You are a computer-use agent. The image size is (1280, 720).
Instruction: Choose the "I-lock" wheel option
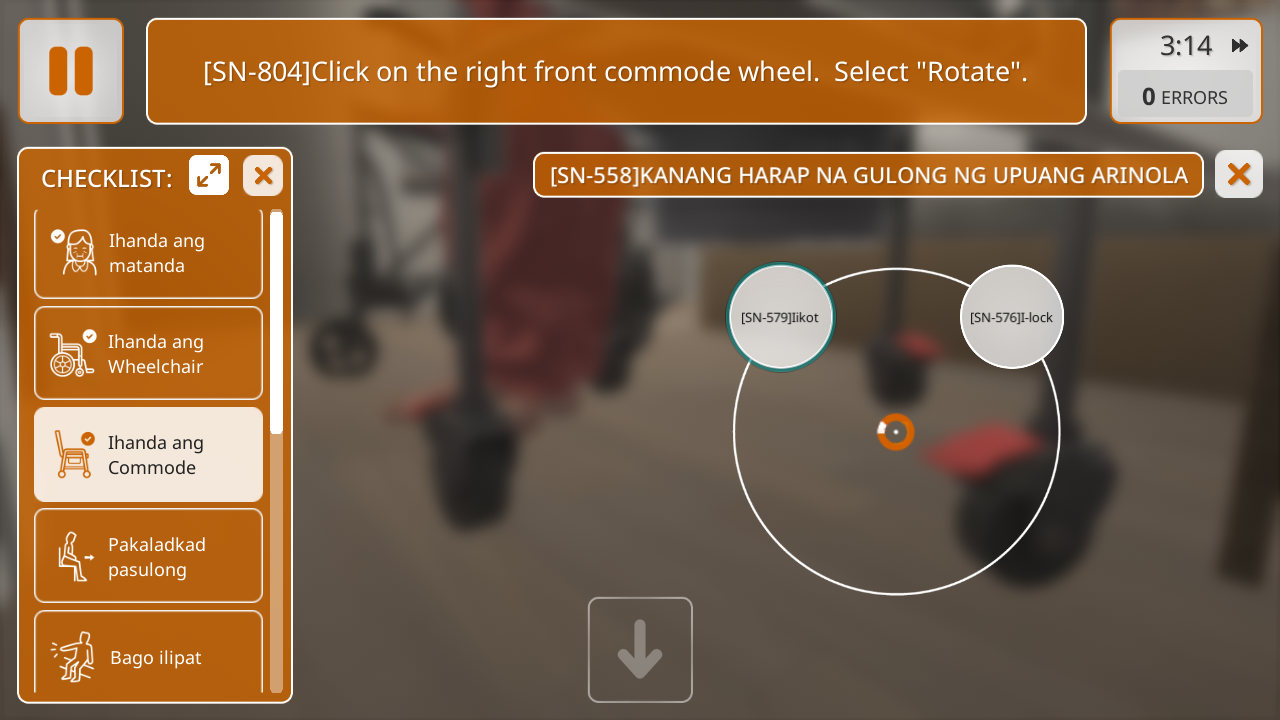click(x=1011, y=317)
